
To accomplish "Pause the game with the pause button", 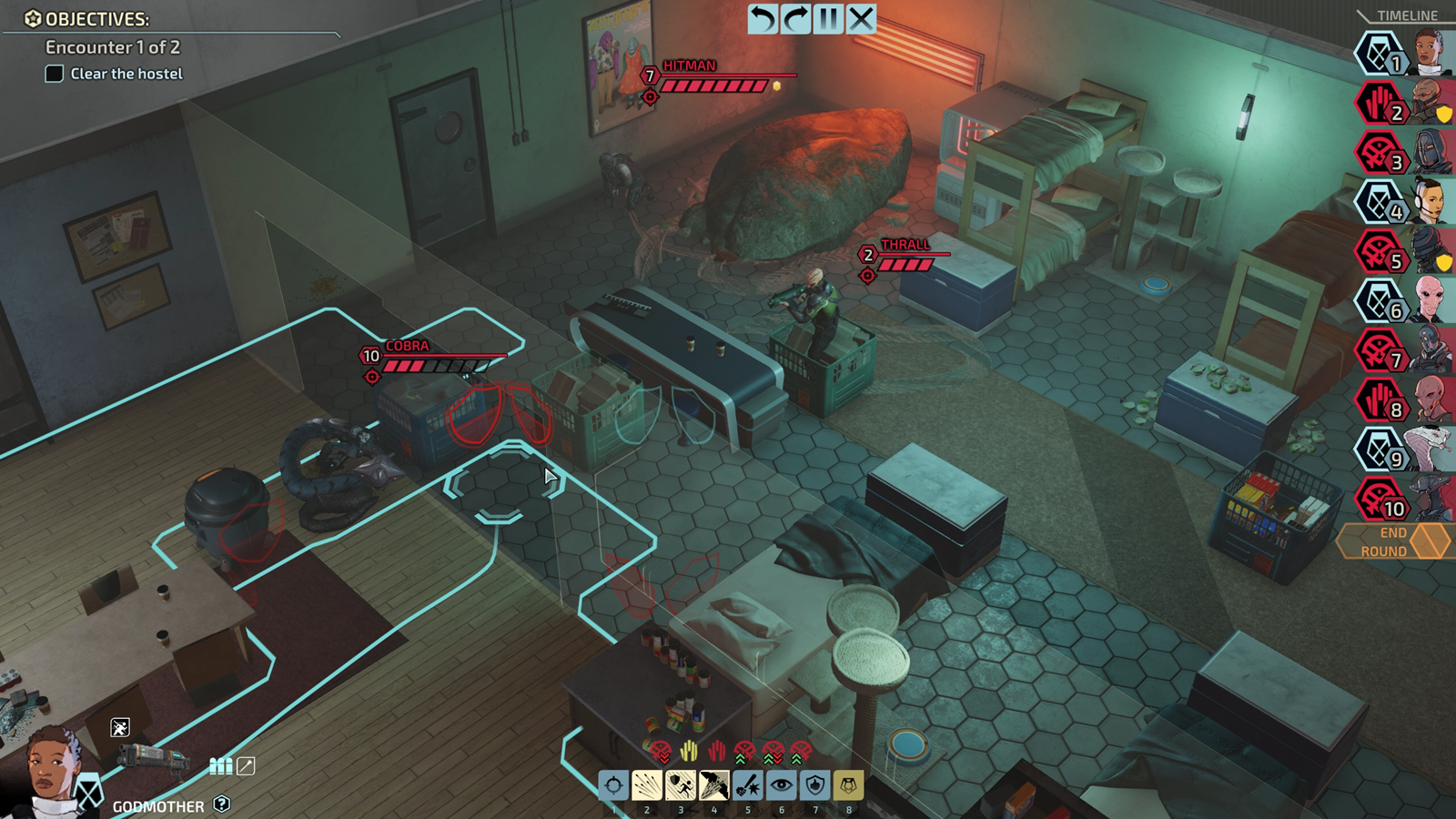I will coord(828,19).
